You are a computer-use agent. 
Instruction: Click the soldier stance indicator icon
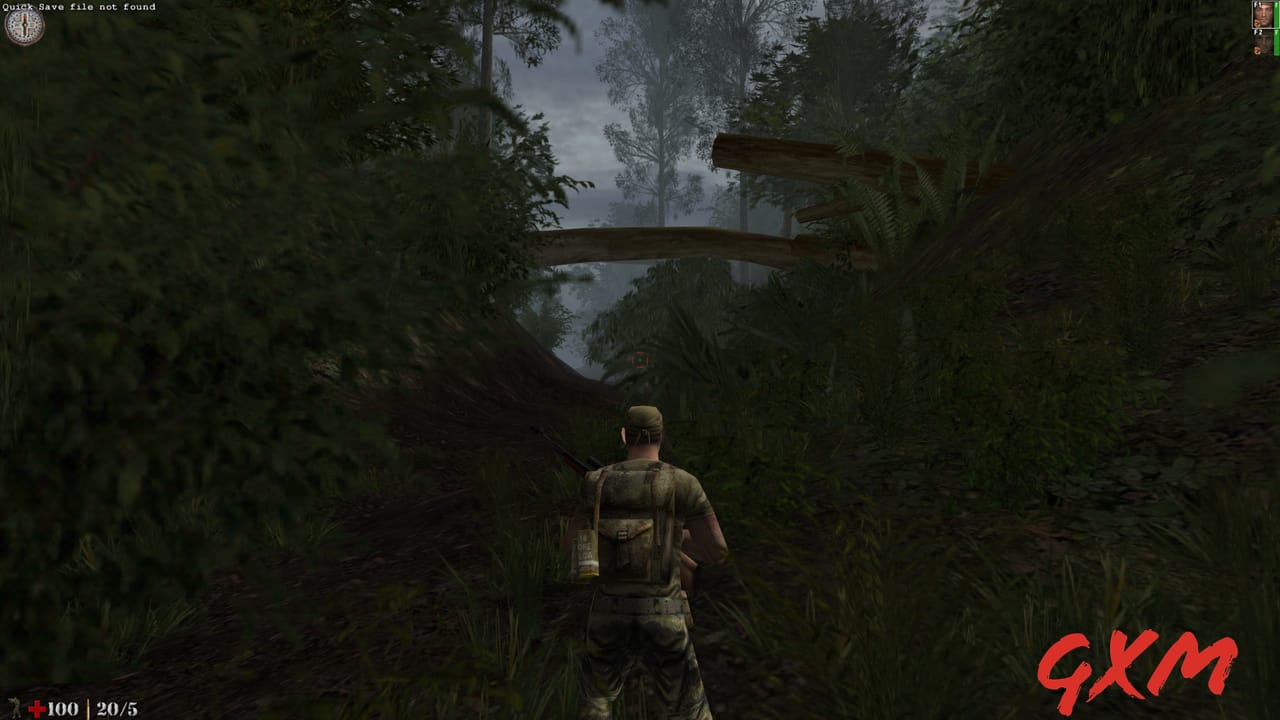(15, 706)
